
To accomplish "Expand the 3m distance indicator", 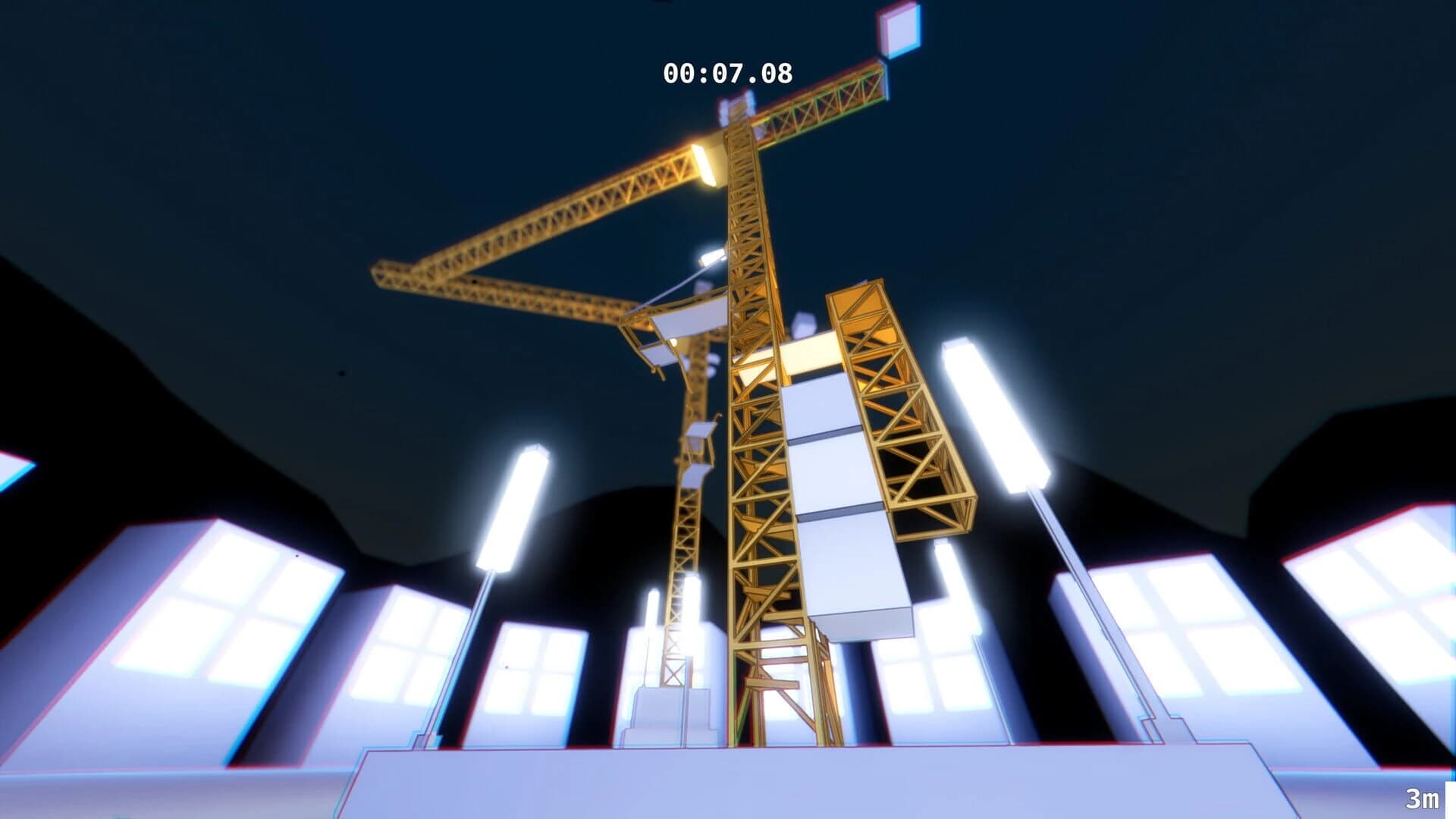I will click(1425, 796).
